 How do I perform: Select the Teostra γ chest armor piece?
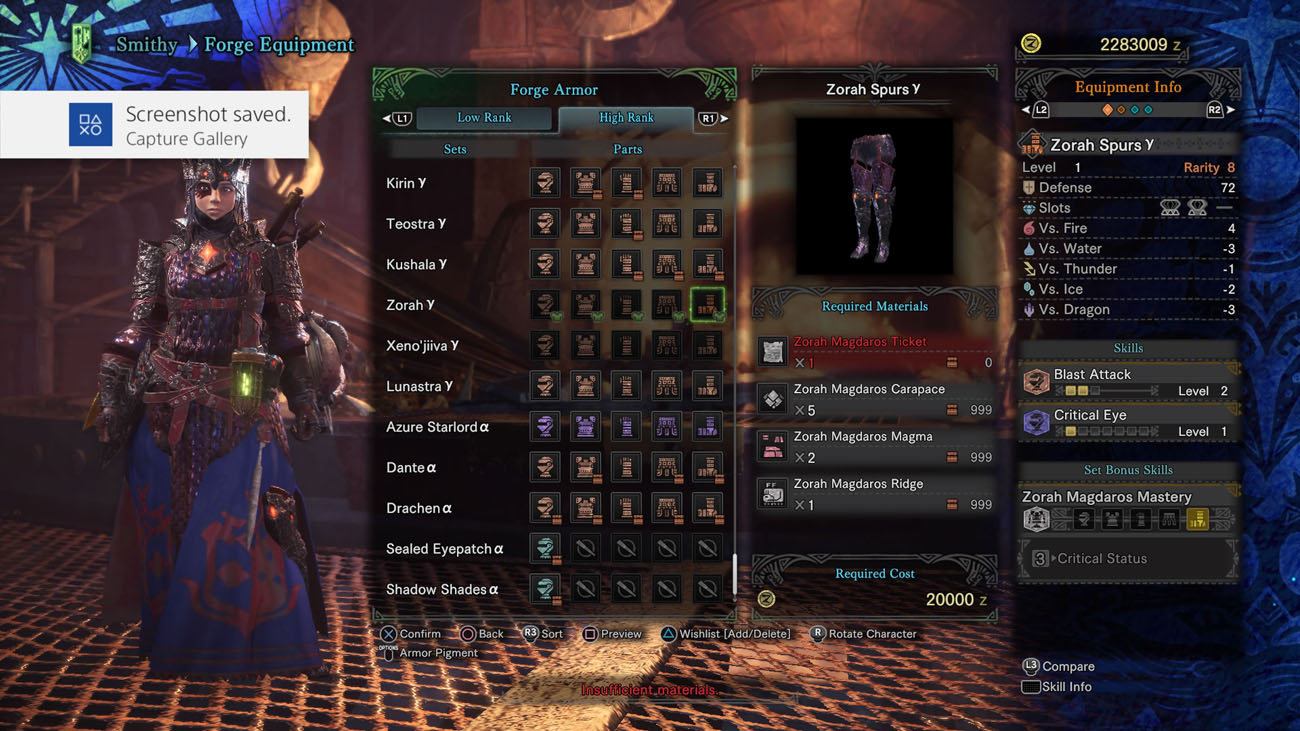coord(586,224)
